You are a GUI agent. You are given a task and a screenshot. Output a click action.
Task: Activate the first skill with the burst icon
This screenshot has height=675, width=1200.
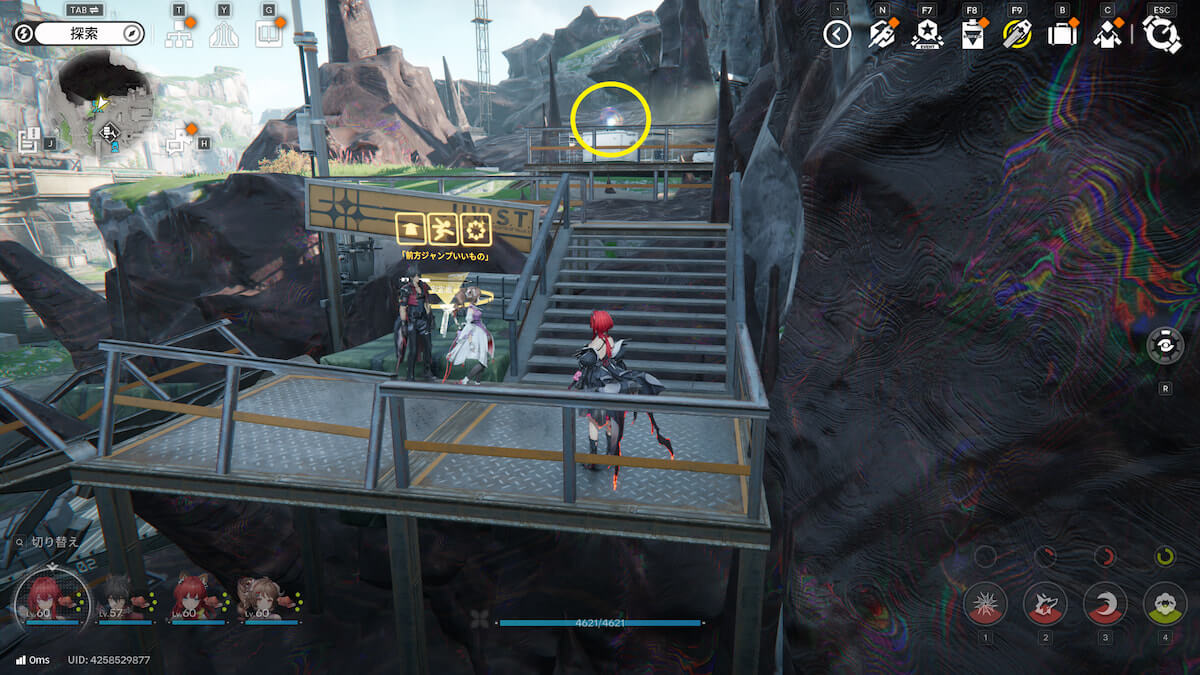tap(985, 604)
